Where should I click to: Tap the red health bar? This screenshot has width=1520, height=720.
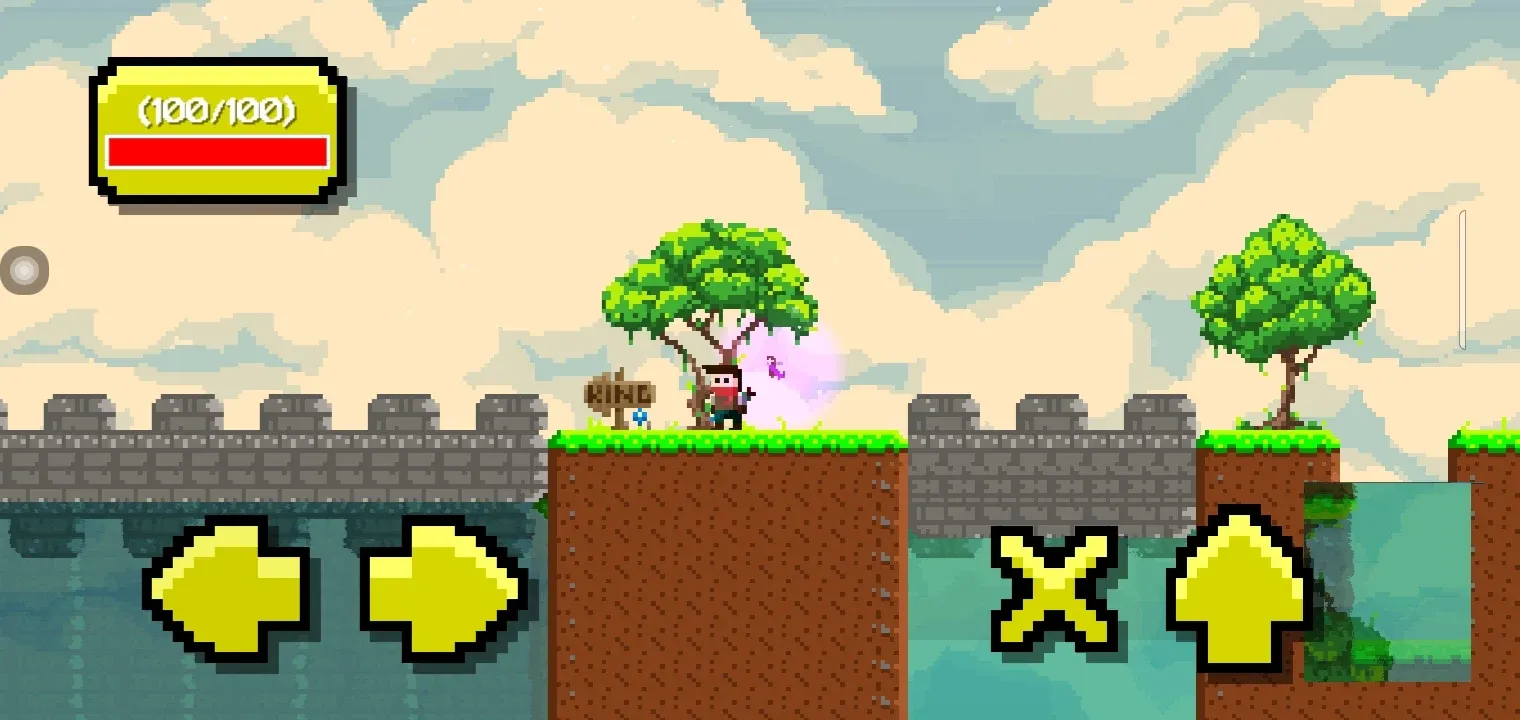pos(218,152)
